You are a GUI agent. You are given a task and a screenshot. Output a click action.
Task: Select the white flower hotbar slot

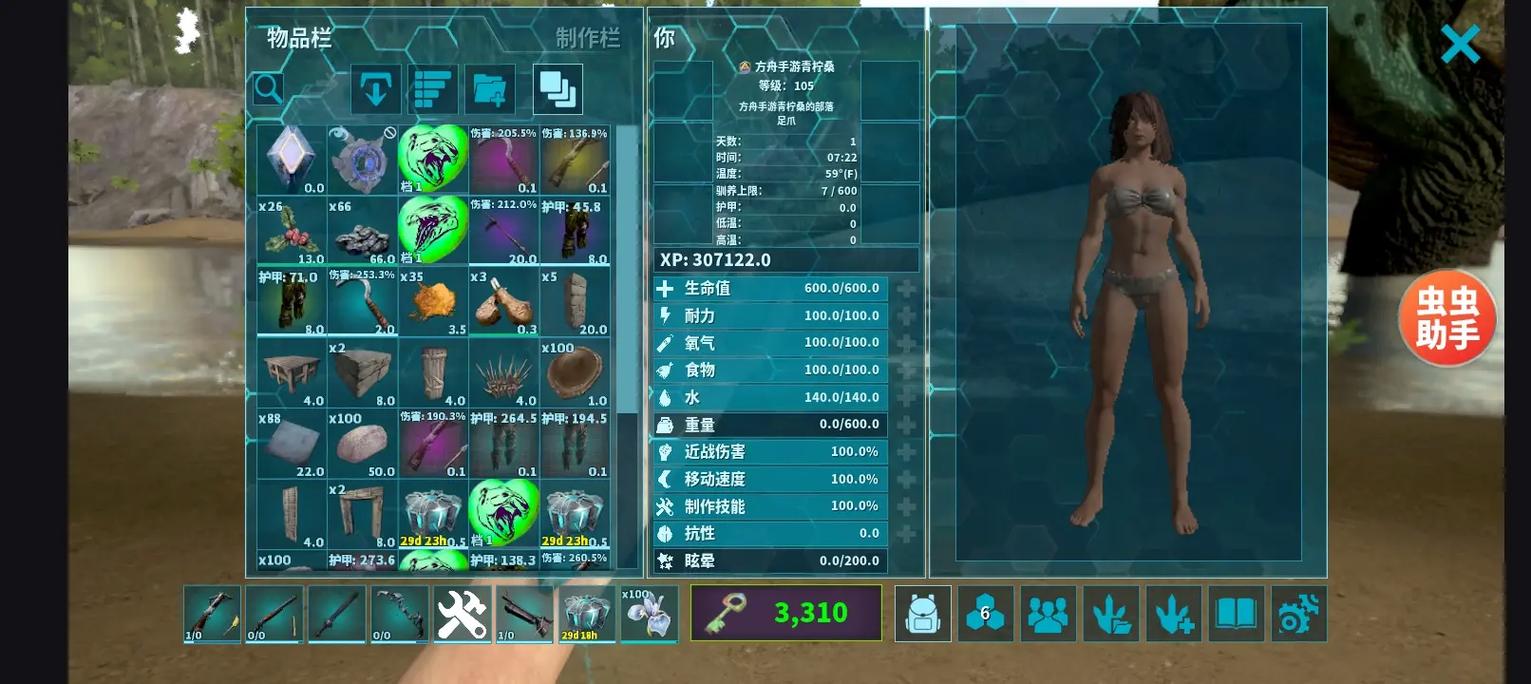[x=649, y=613]
